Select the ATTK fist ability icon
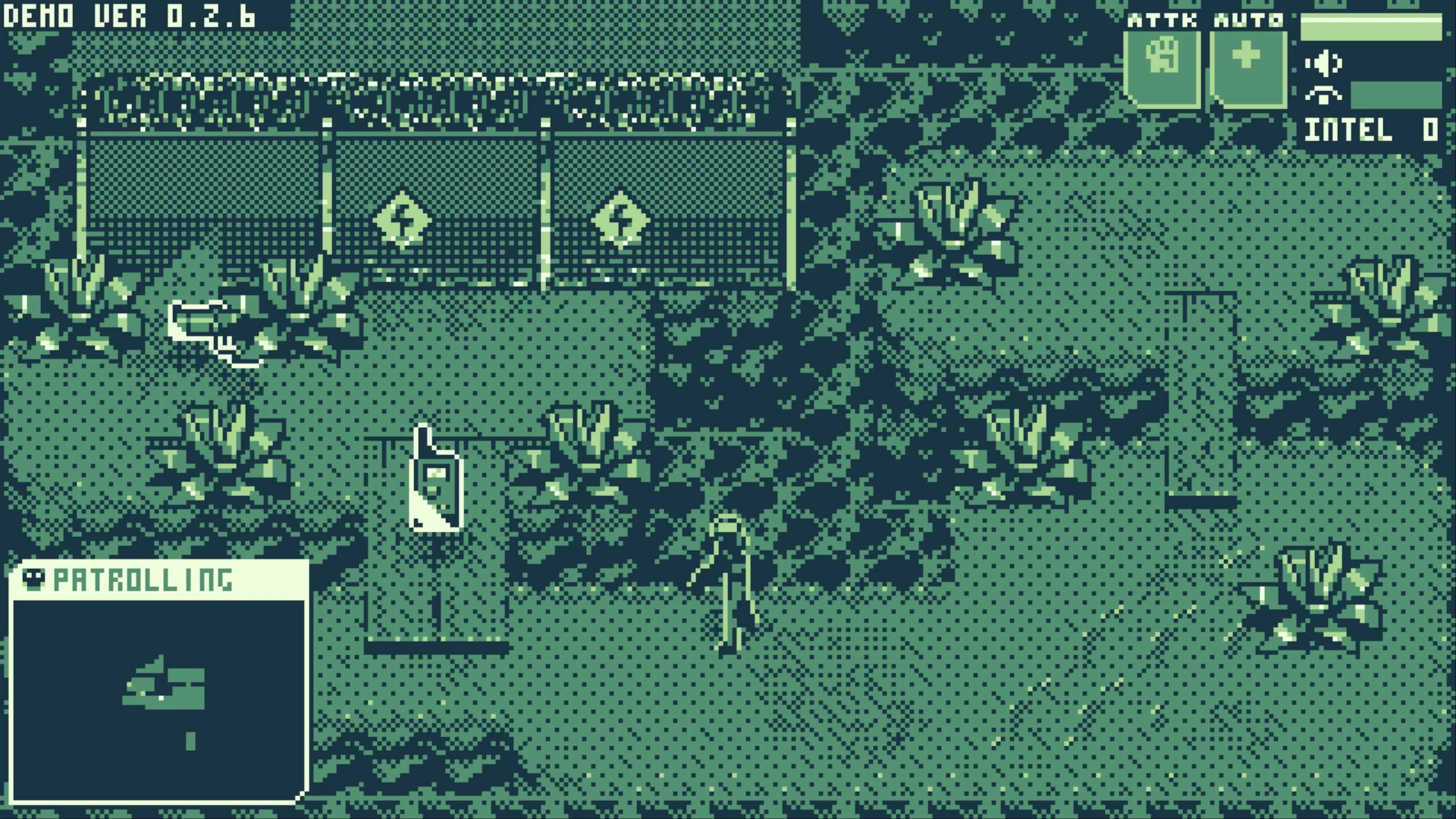This screenshot has width=1456, height=819. click(x=1163, y=63)
